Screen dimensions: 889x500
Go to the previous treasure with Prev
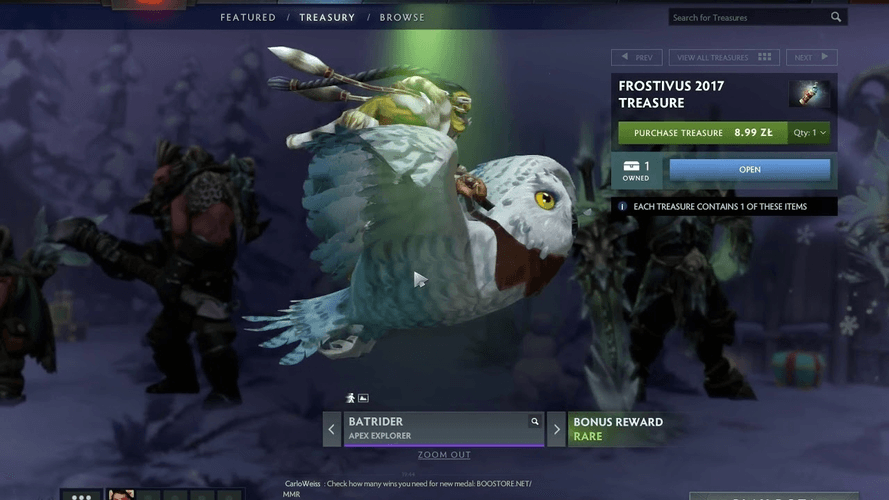click(x=637, y=58)
